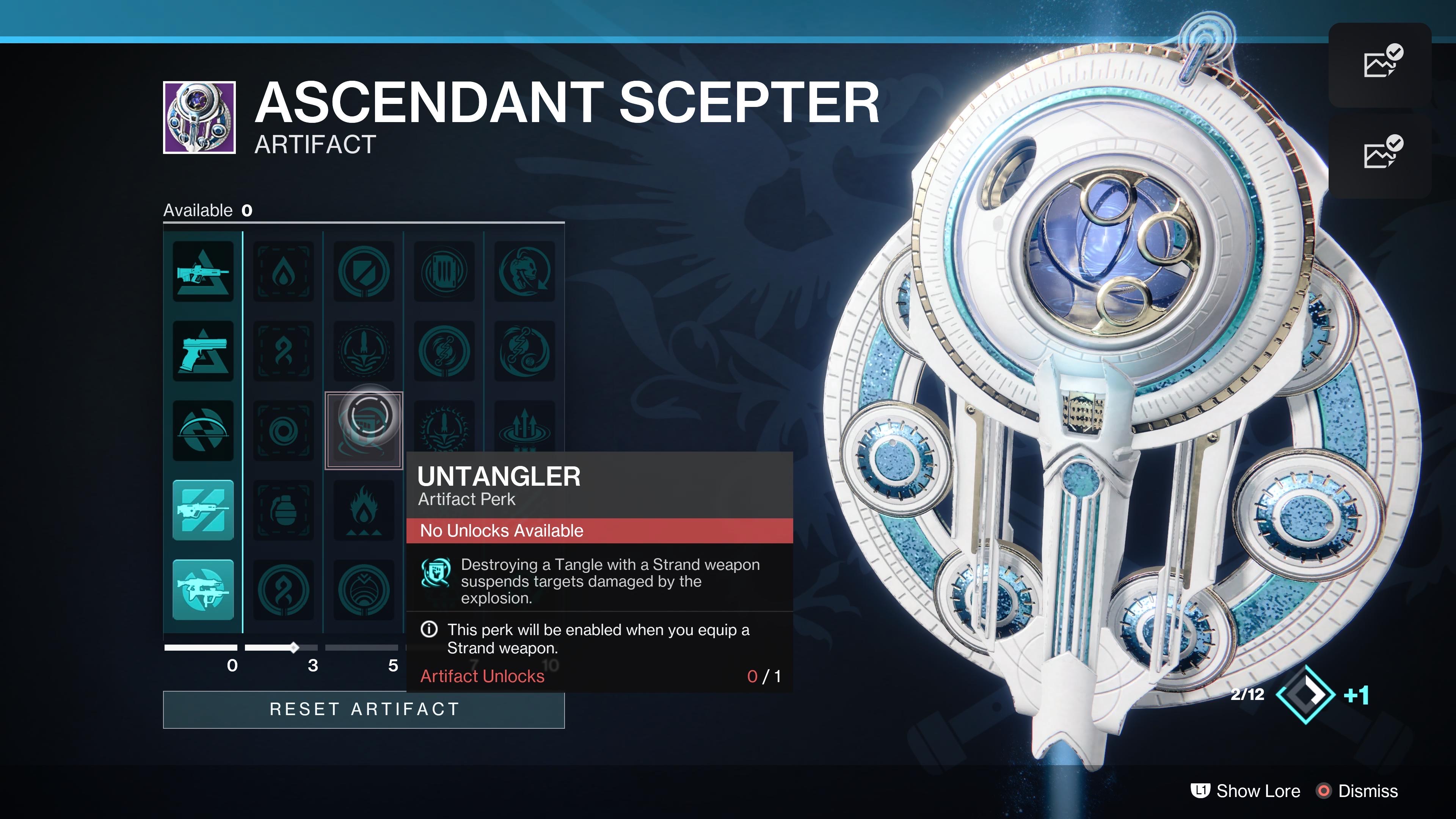This screenshot has height=819, width=1456.
Task: Select the flaming droplet perk icon
Action: coord(364,510)
